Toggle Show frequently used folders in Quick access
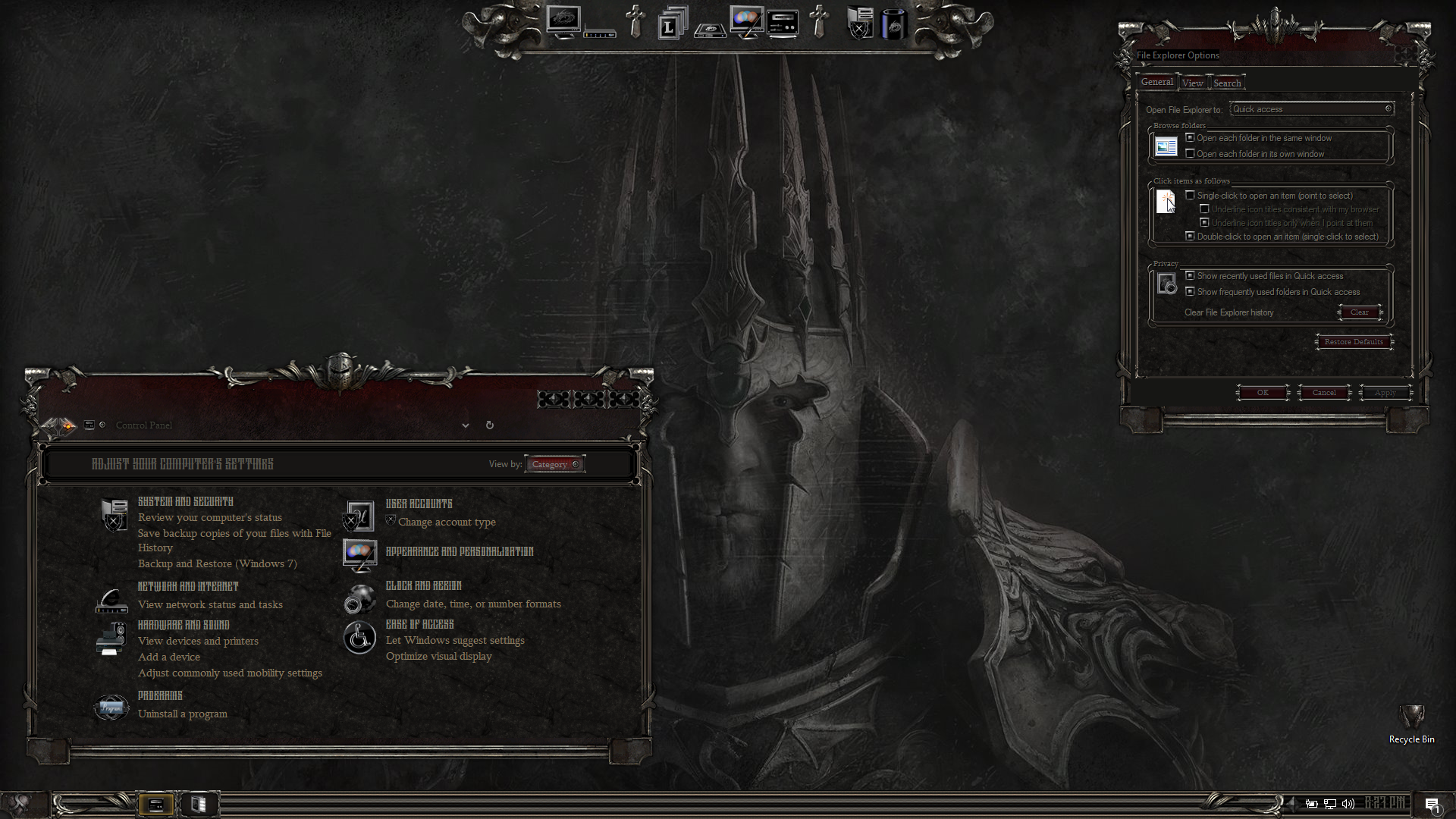 (x=1191, y=292)
